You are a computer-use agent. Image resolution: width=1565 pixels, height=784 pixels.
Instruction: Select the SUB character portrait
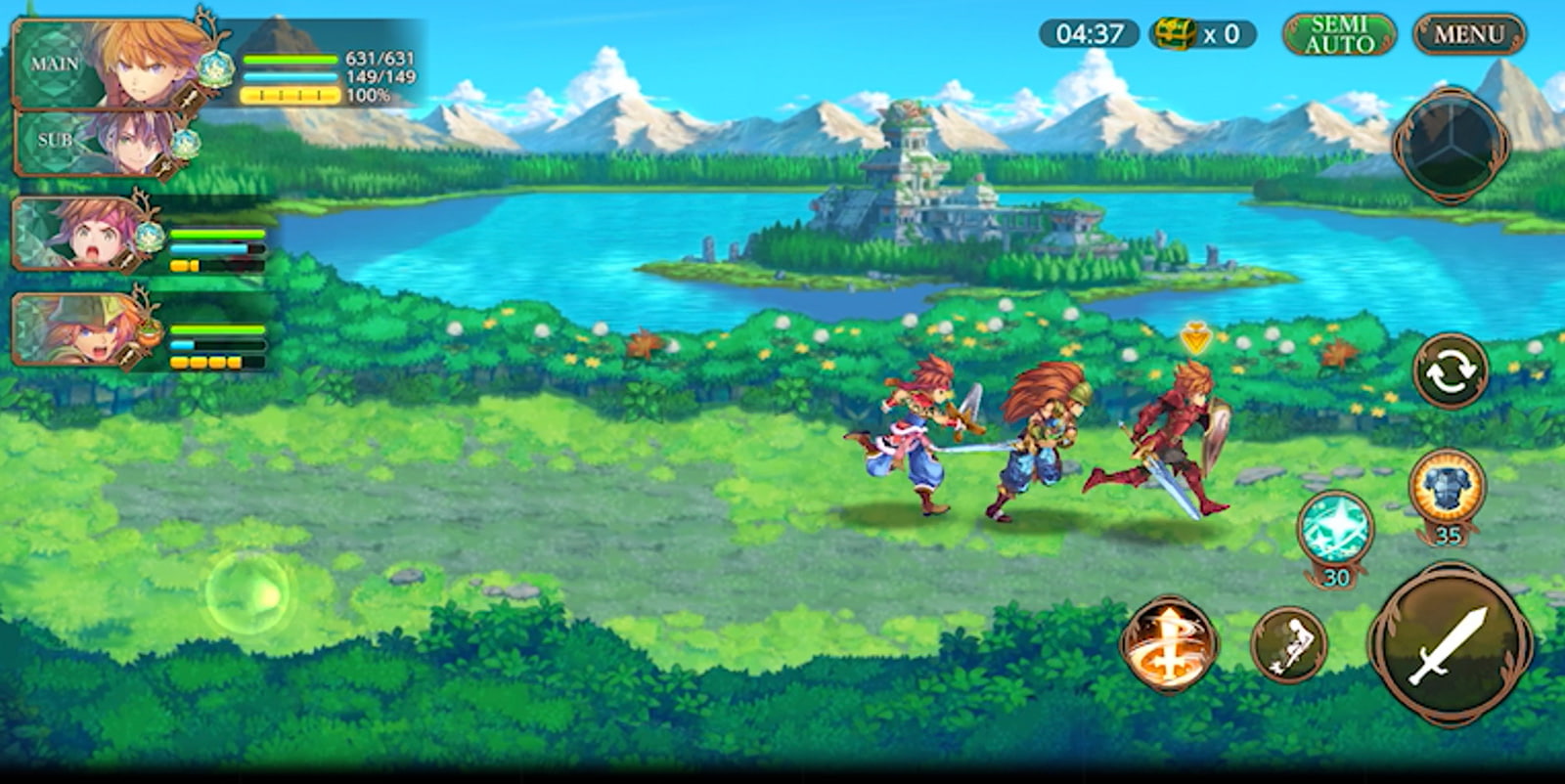[x=108, y=143]
